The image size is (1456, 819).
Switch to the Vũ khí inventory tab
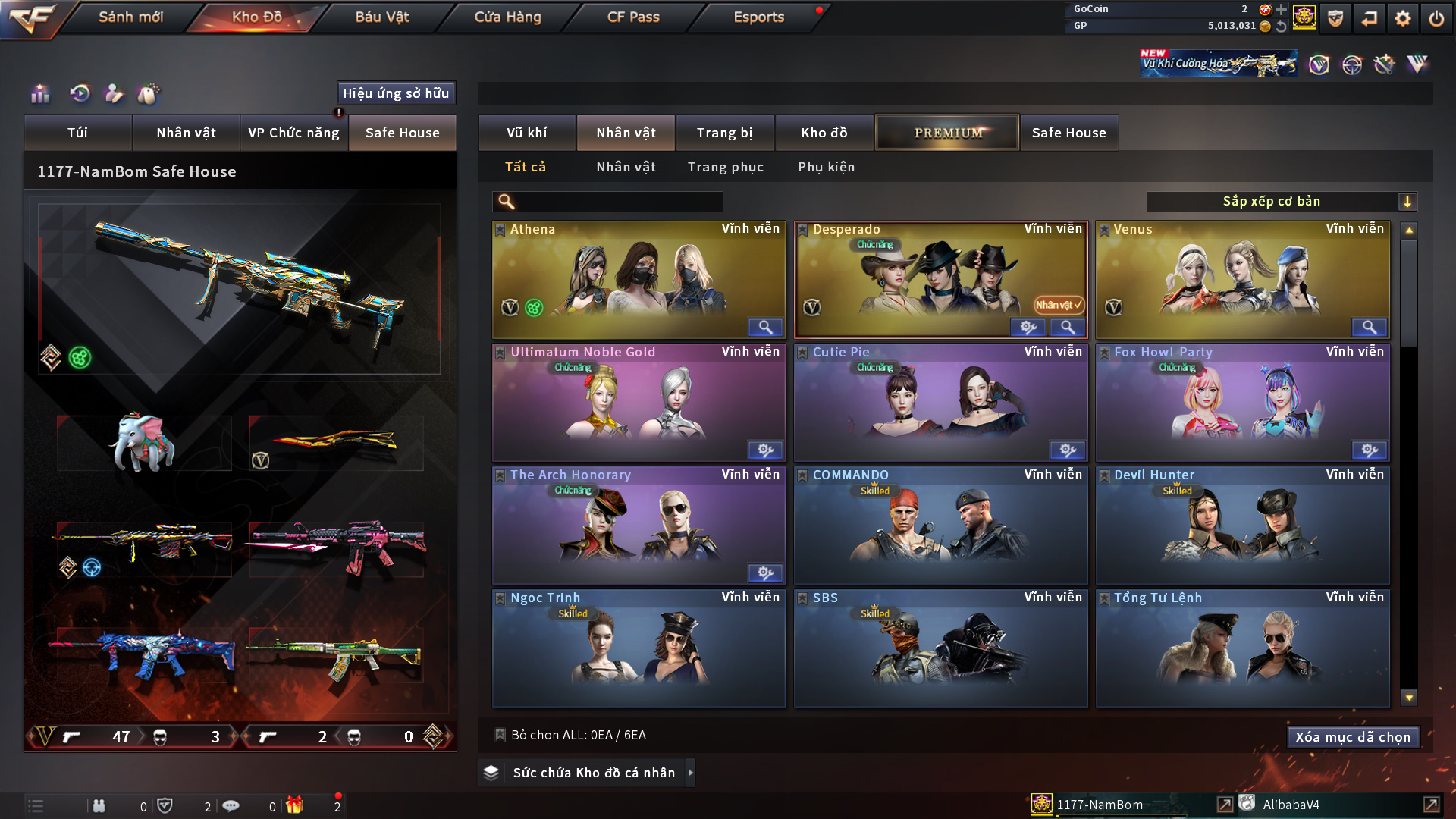(526, 133)
